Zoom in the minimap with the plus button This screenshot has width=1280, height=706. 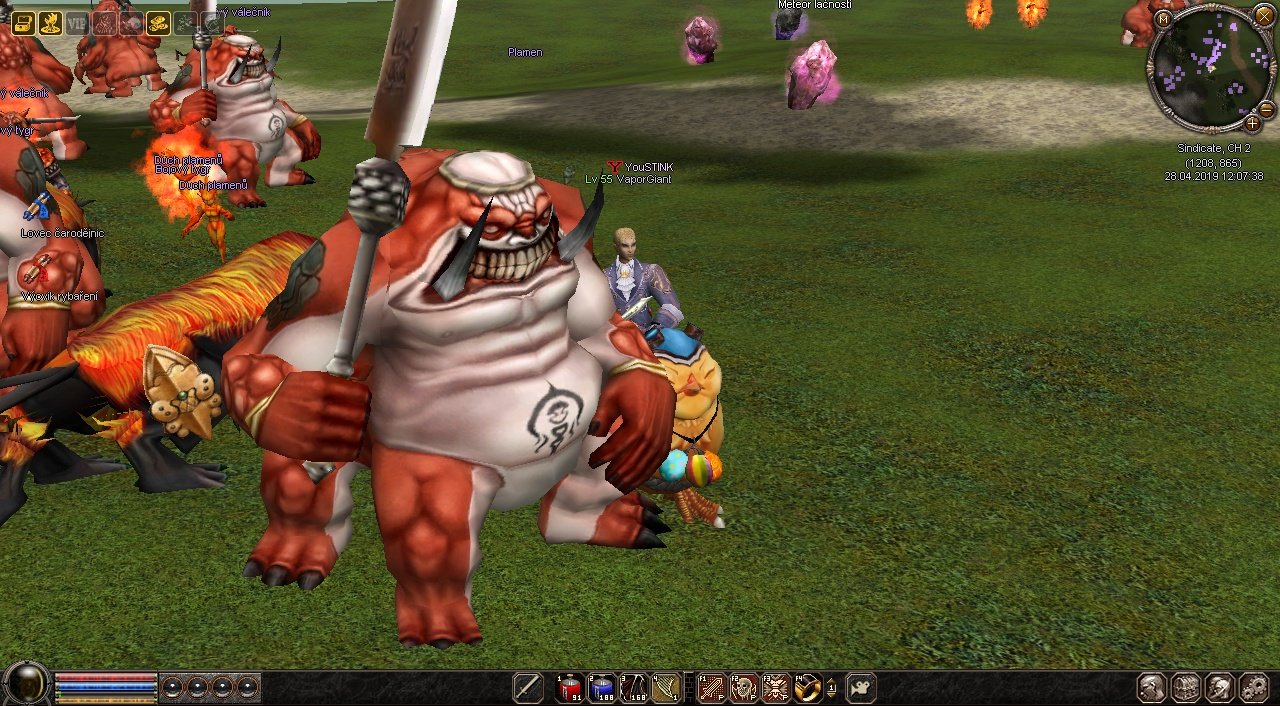(x=1252, y=123)
